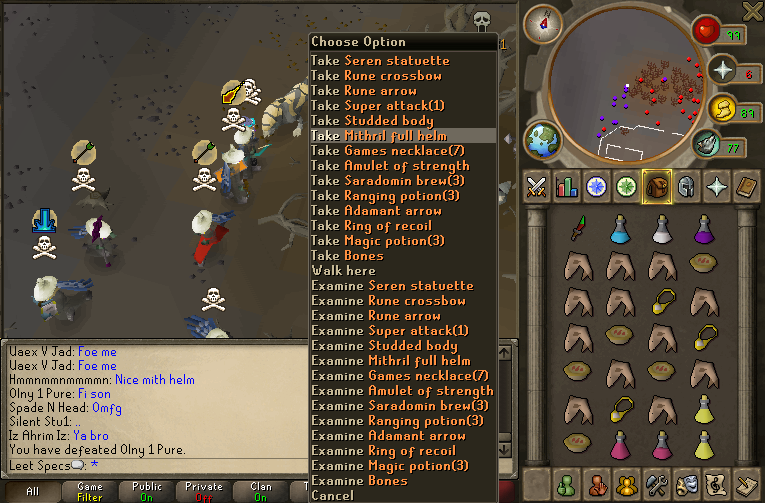Open the Private chat filter
Screen dimensions: 765x503
click(x=204, y=491)
